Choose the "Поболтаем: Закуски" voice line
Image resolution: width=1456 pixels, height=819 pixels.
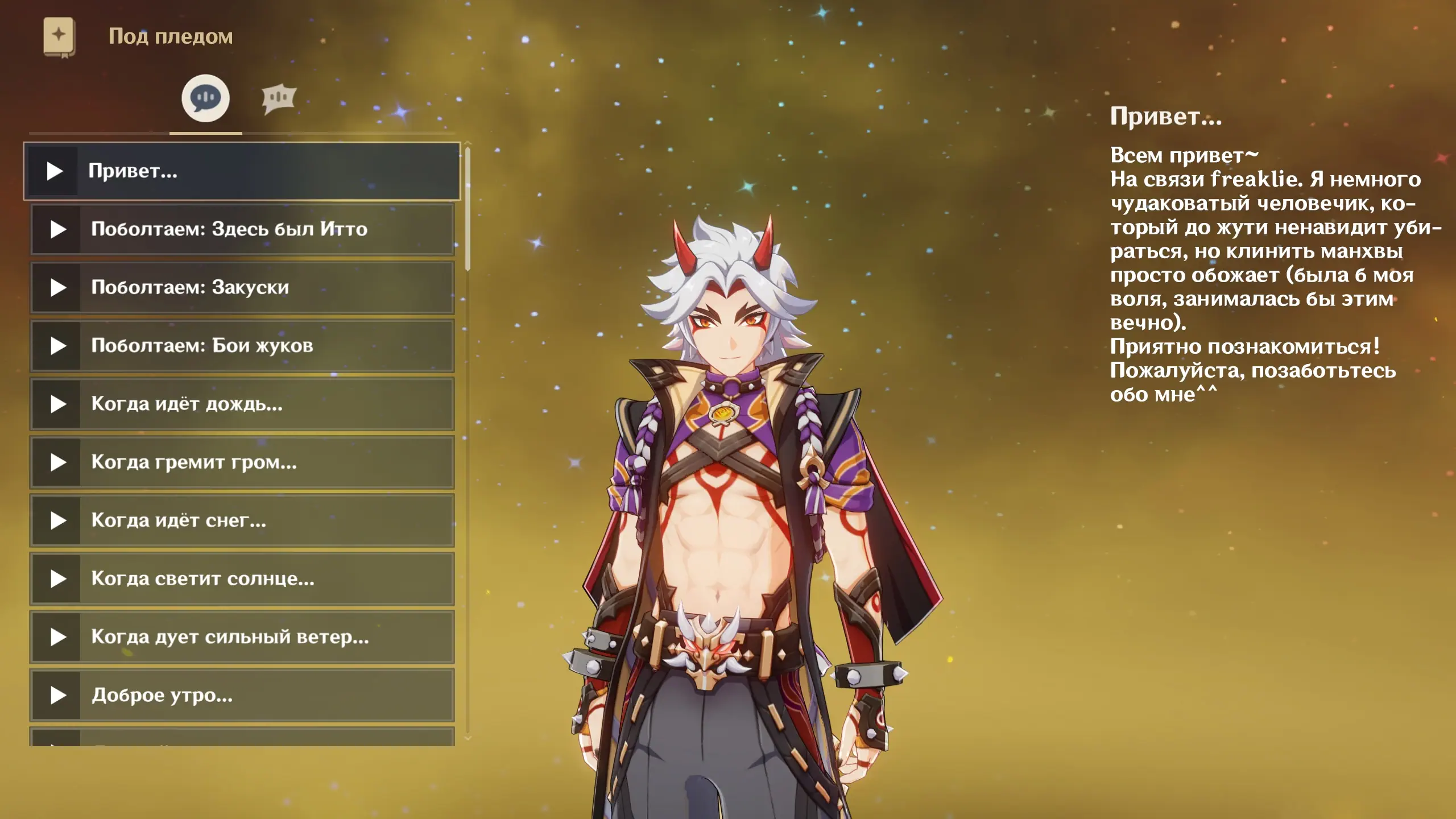(x=242, y=287)
